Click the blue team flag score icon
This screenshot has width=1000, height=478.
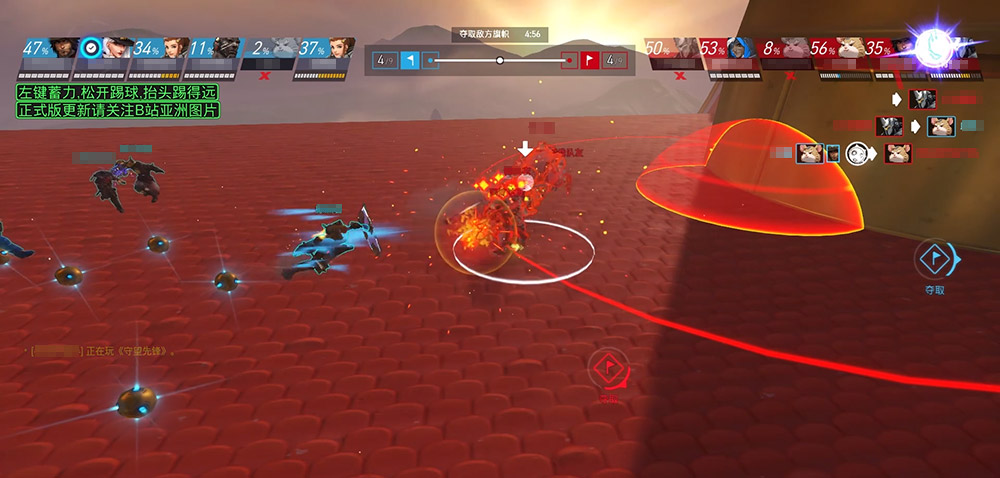click(x=410, y=60)
